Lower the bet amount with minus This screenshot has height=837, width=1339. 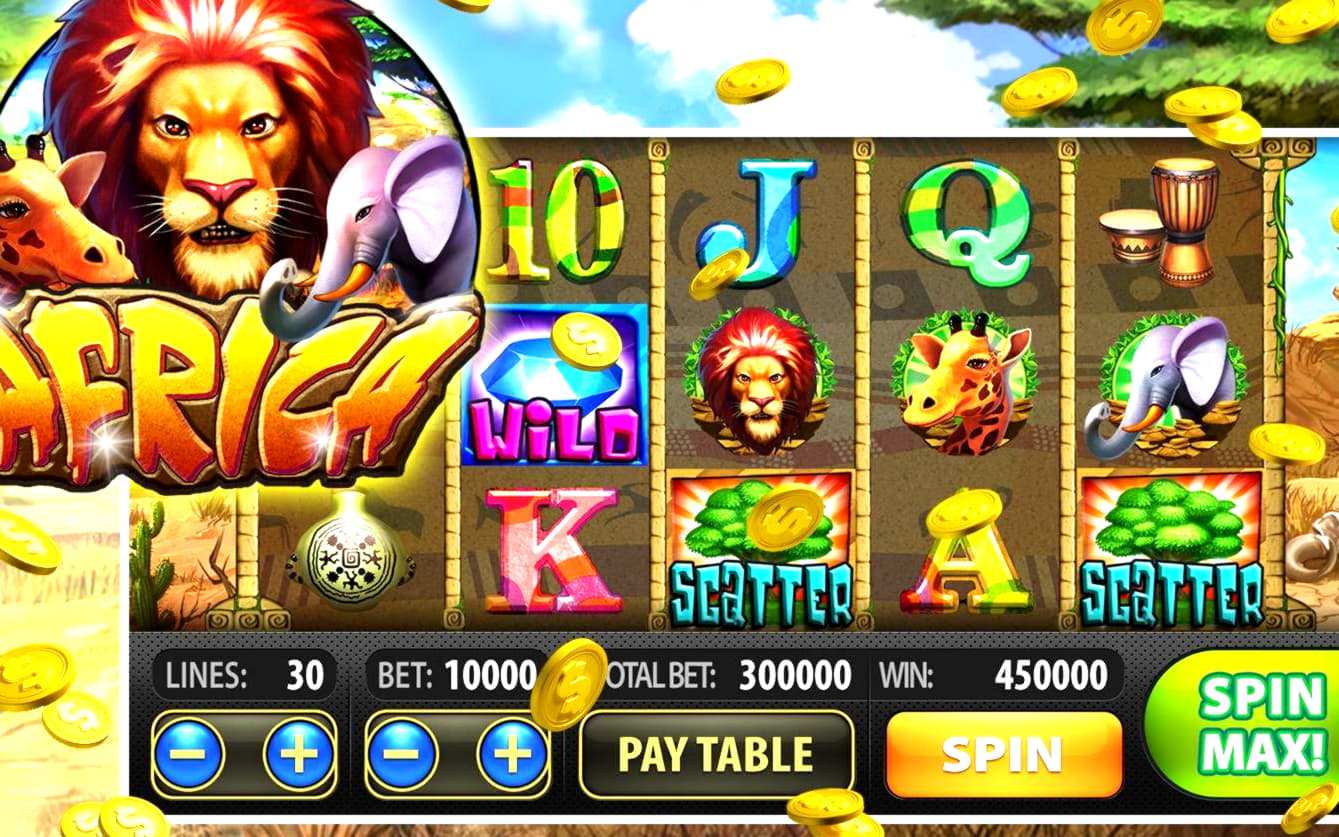tap(403, 754)
